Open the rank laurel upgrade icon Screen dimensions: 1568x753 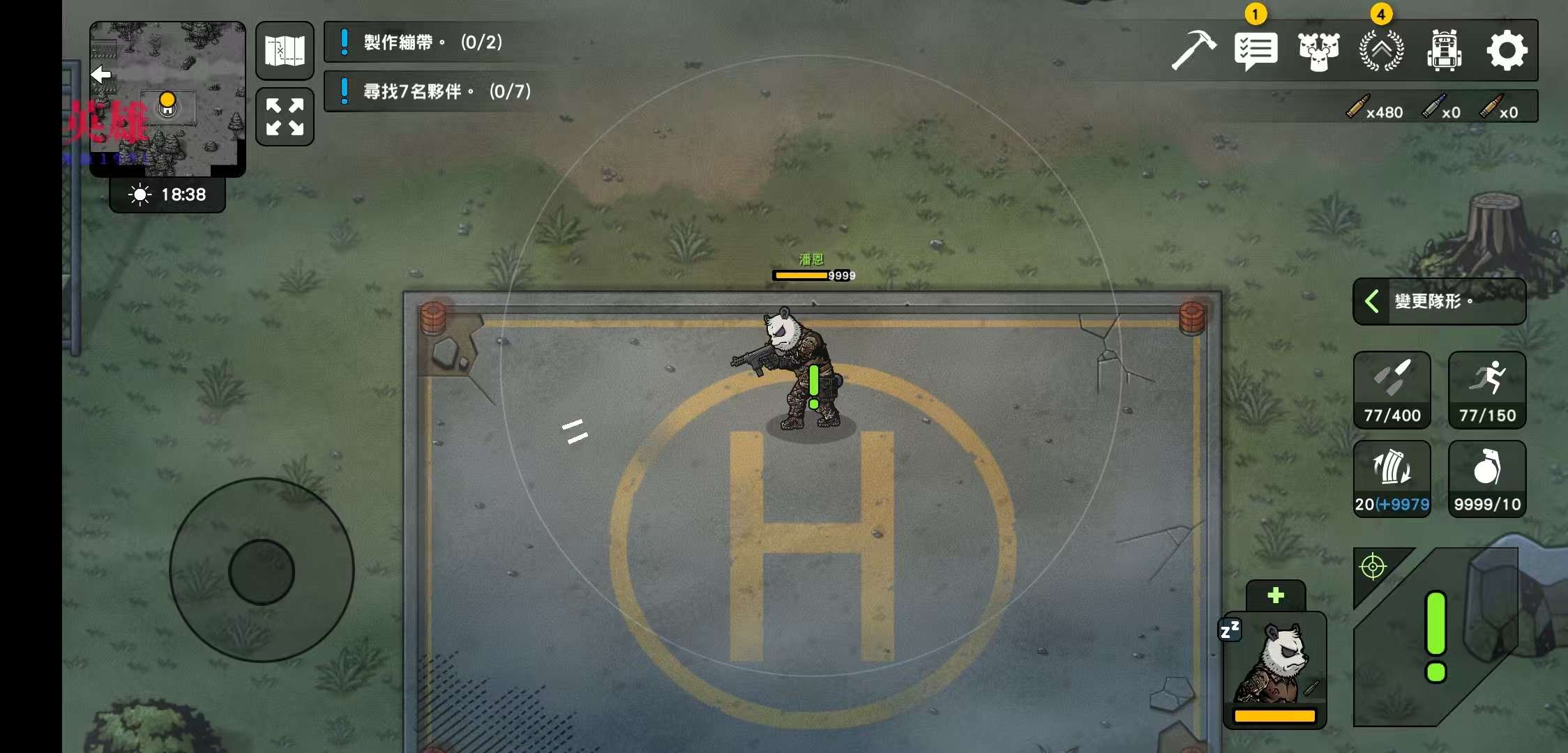[1381, 50]
